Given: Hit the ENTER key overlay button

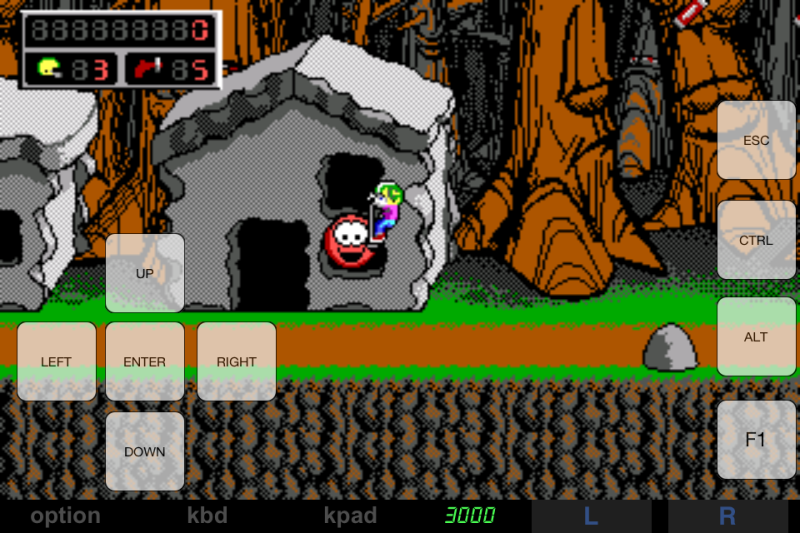Looking at the screenshot, I should pos(145,361).
